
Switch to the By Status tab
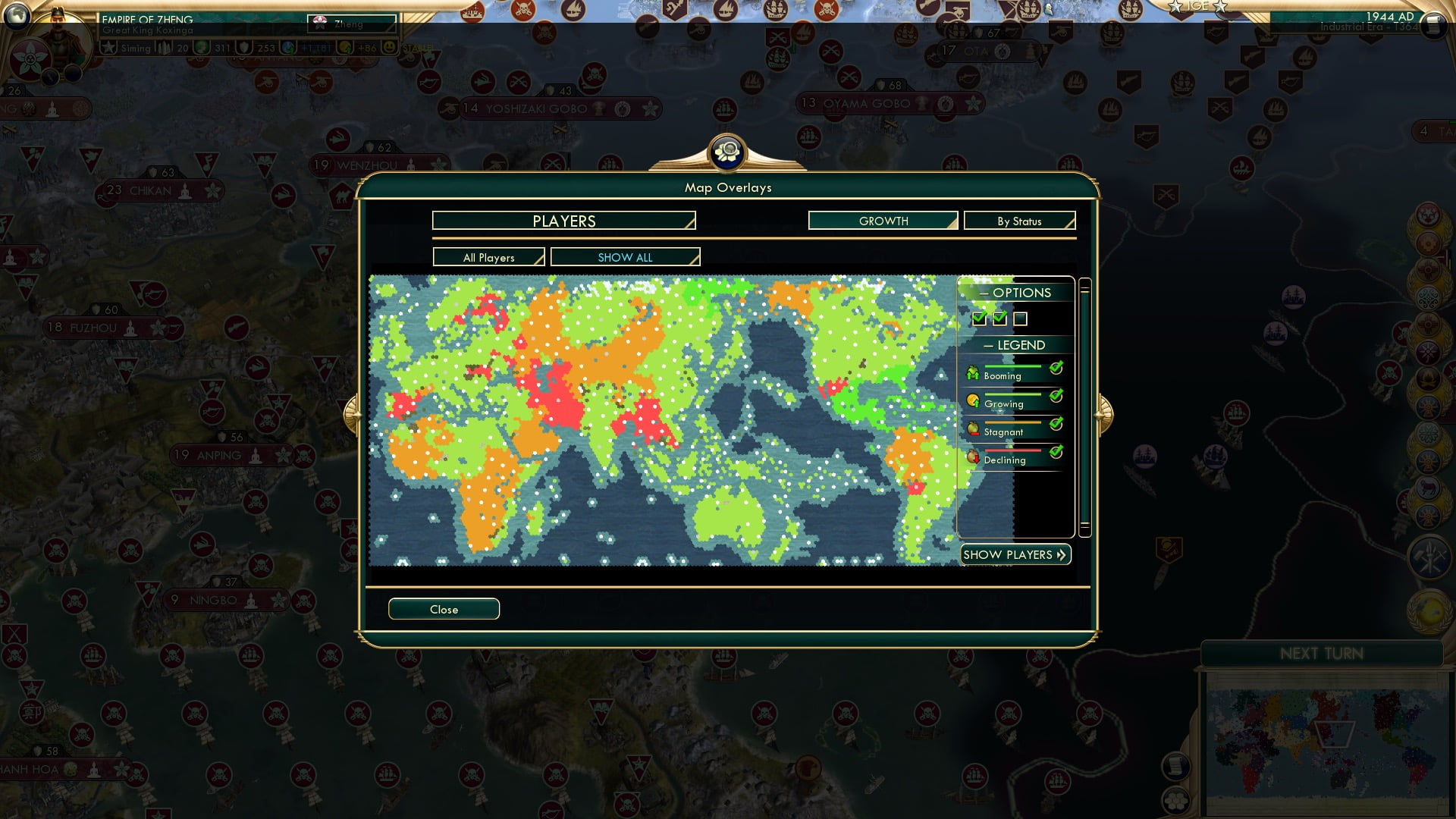click(x=1019, y=221)
